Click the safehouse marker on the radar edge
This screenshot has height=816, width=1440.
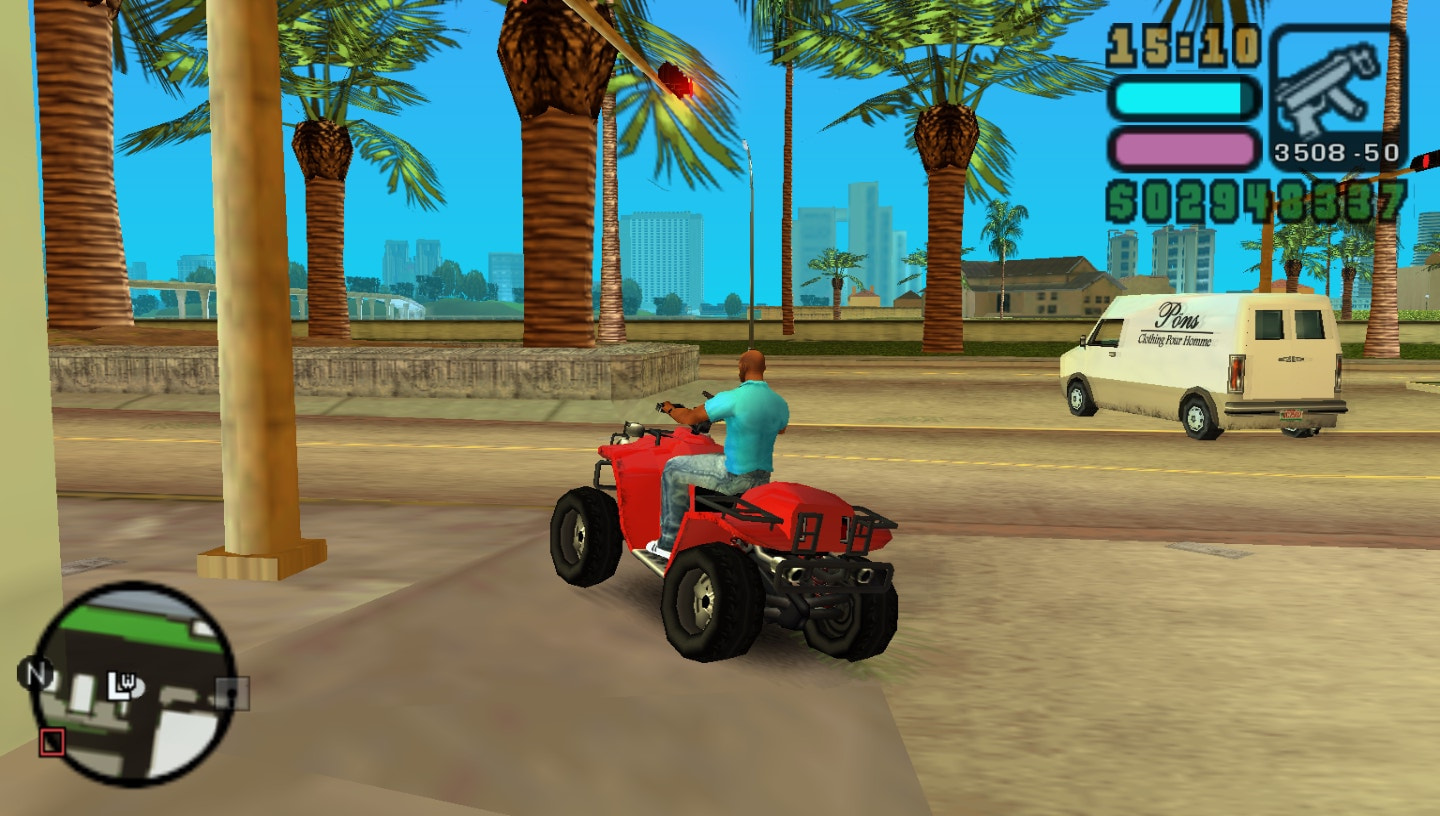(231, 694)
